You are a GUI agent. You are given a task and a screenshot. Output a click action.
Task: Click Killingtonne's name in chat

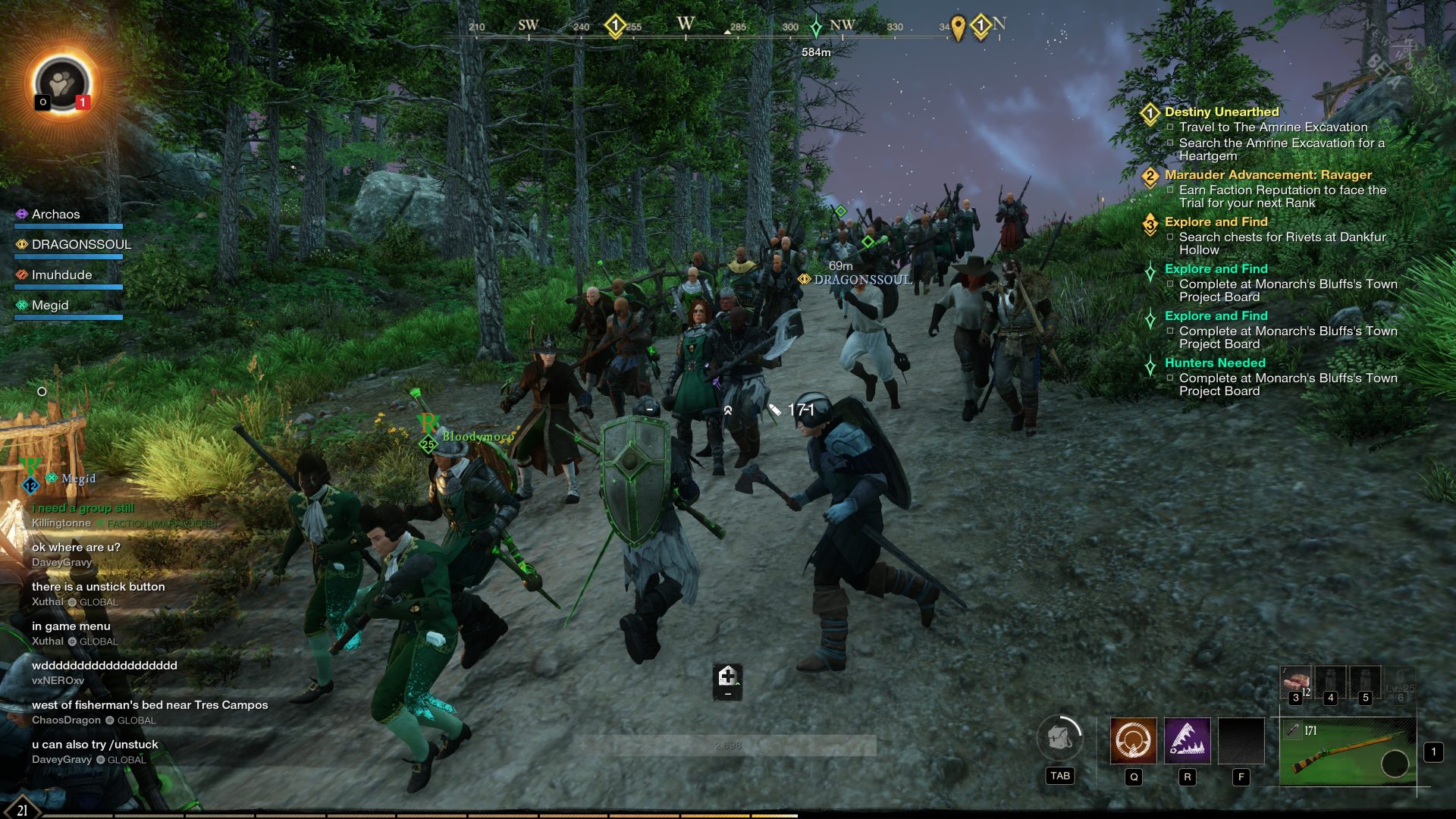tap(61, 523)
